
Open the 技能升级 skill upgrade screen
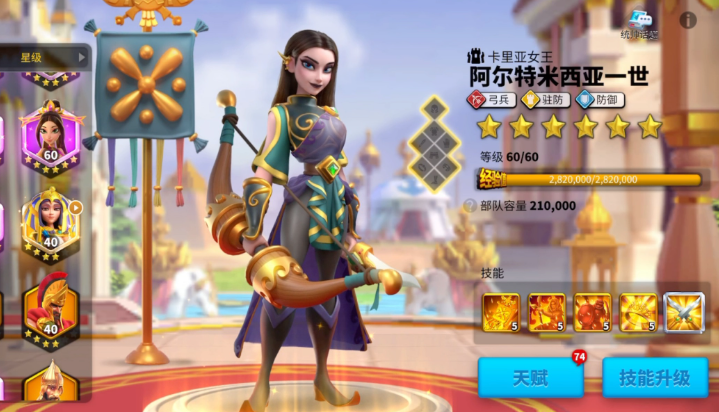(x=655, y=378)
